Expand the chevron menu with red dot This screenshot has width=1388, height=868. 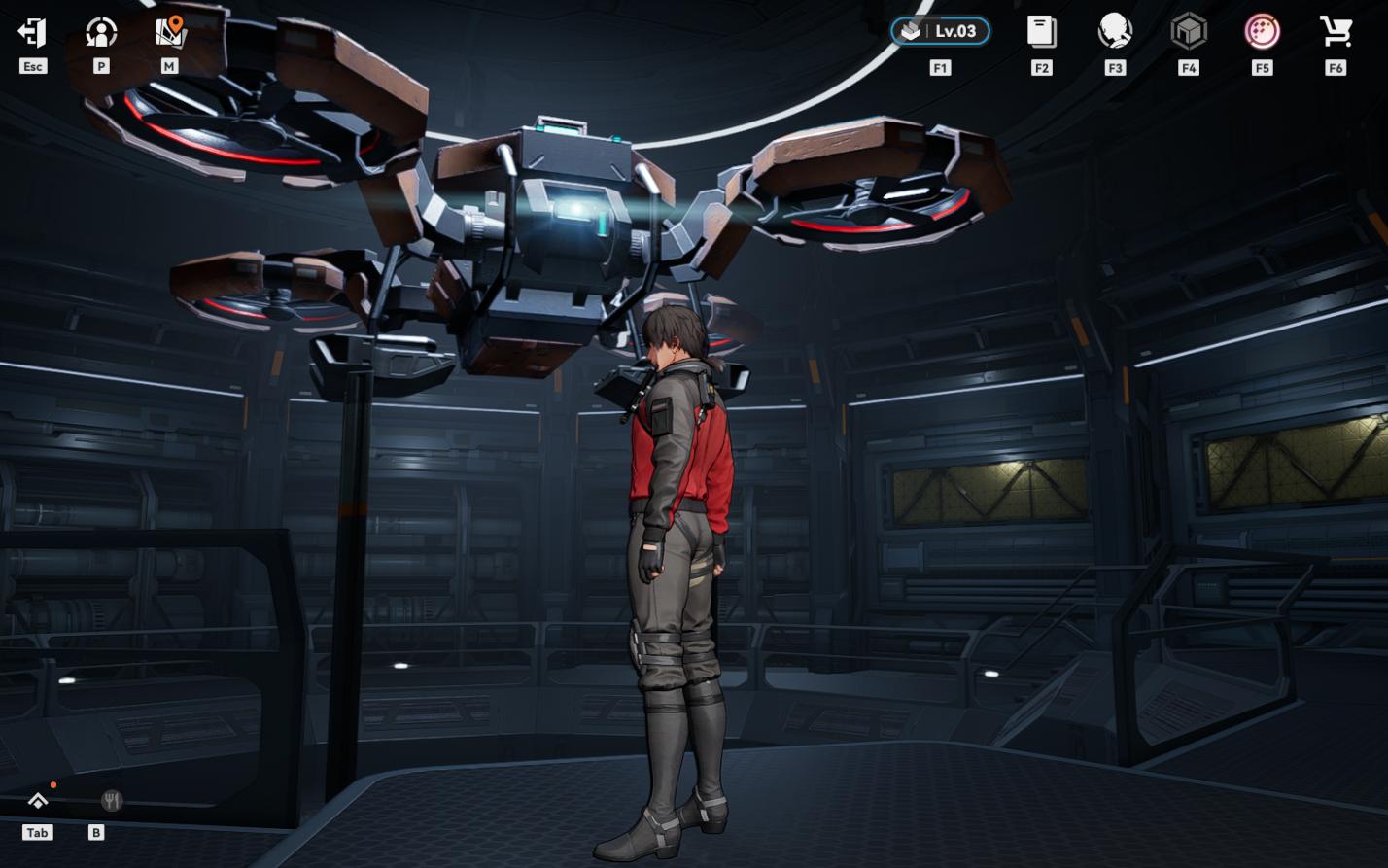(x=38, y=800)
